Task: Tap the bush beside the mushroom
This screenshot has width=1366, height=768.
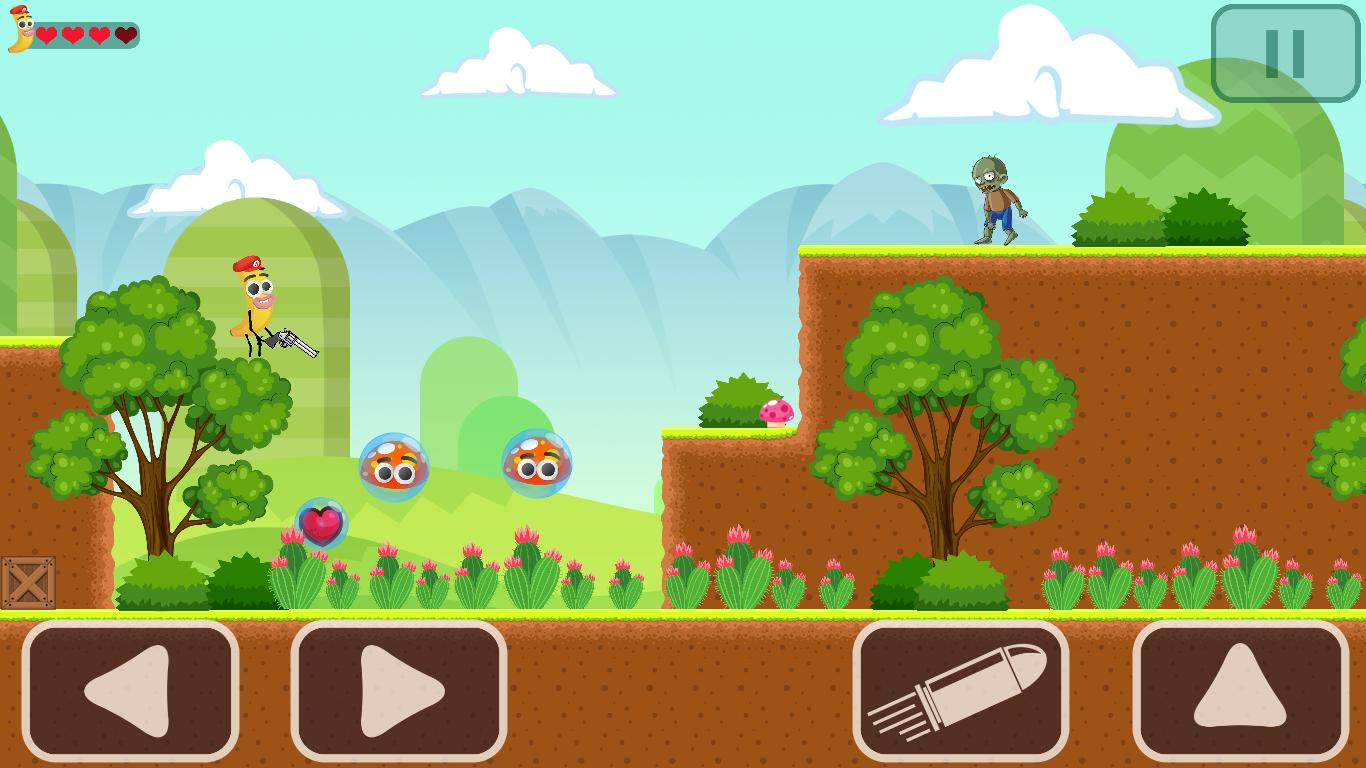Action: 737,400
